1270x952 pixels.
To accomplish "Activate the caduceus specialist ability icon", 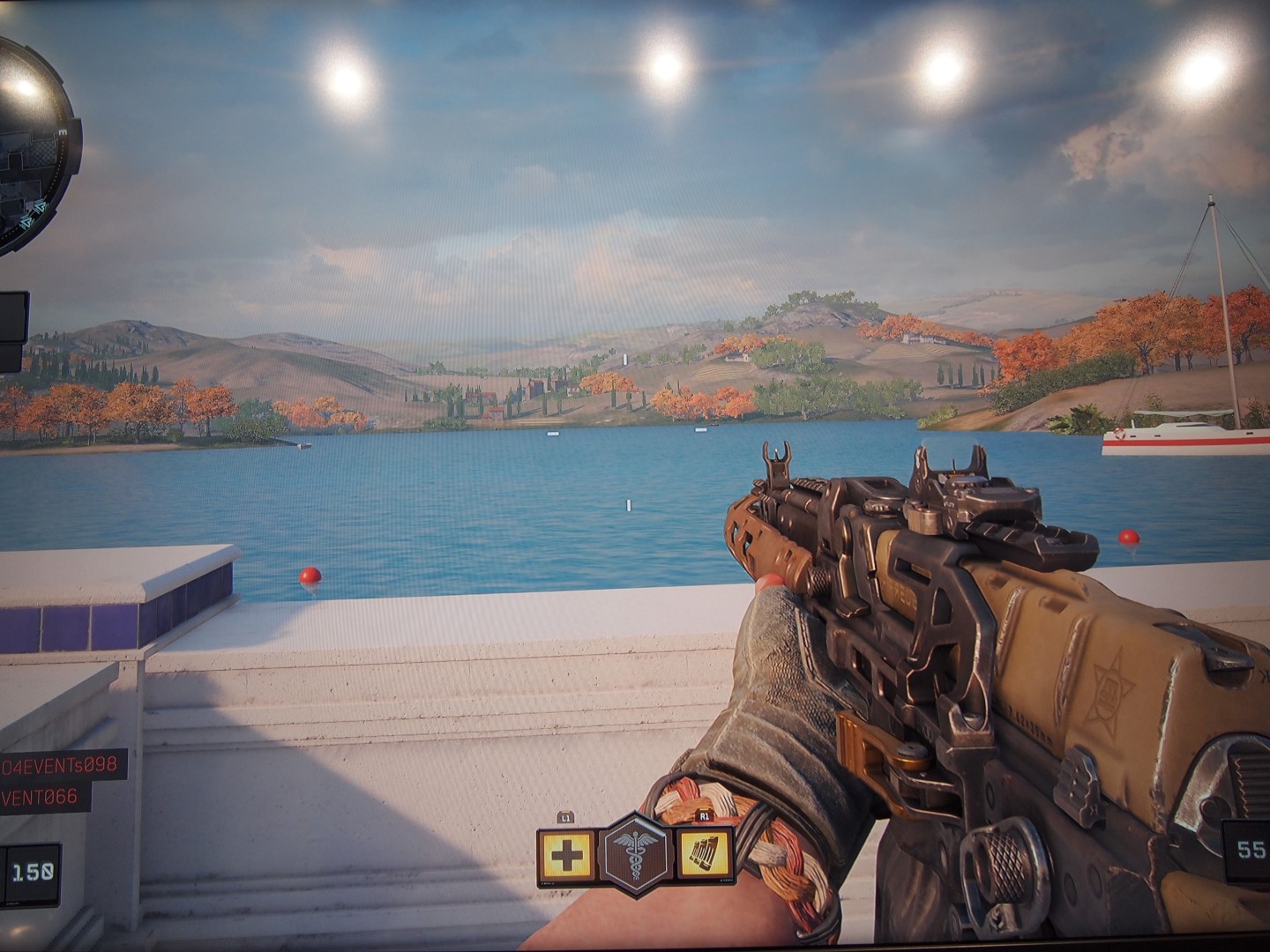I will pos(635,855).
